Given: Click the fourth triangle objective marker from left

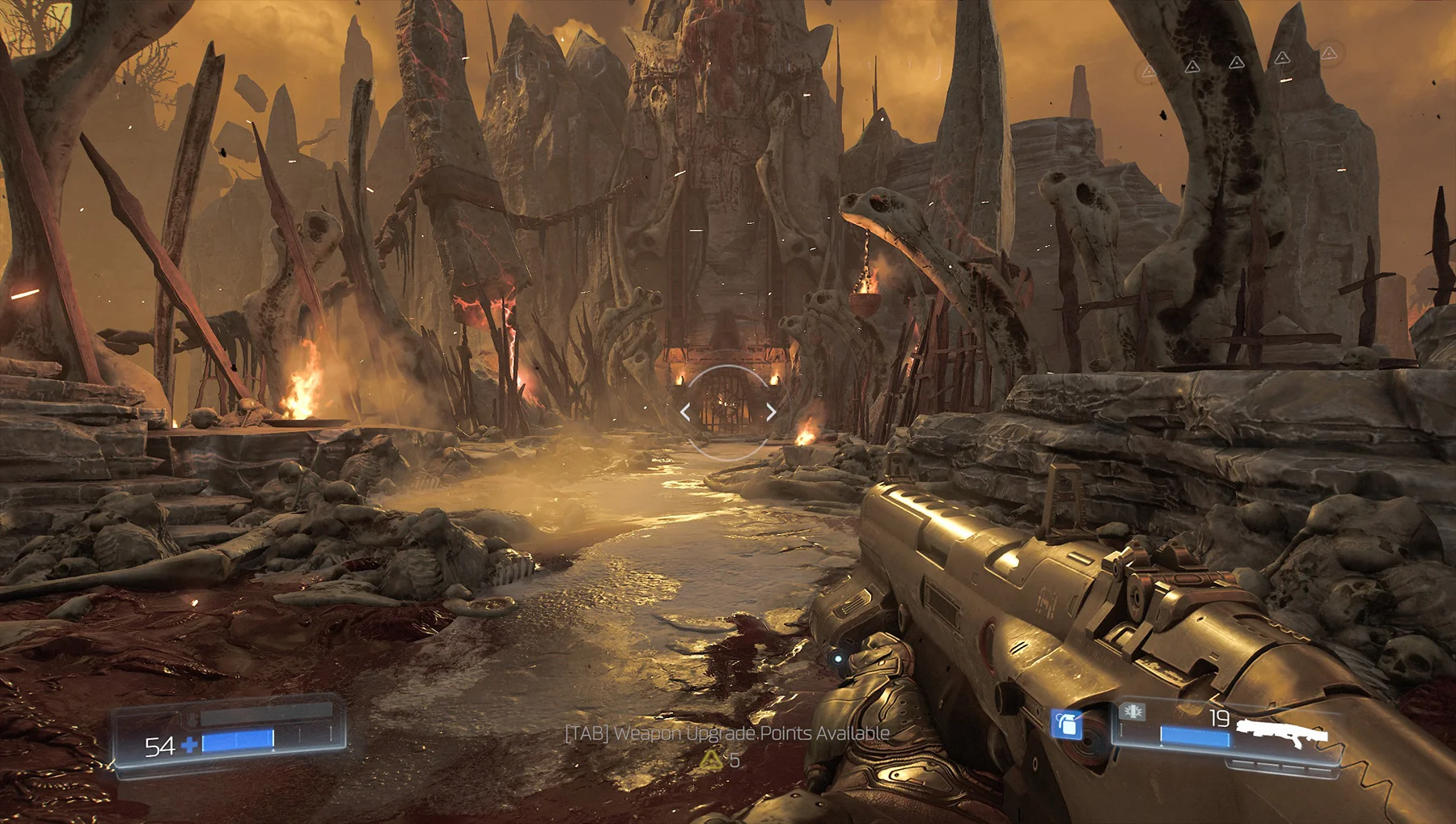Looking at the screenshot, I should 1282,58.
